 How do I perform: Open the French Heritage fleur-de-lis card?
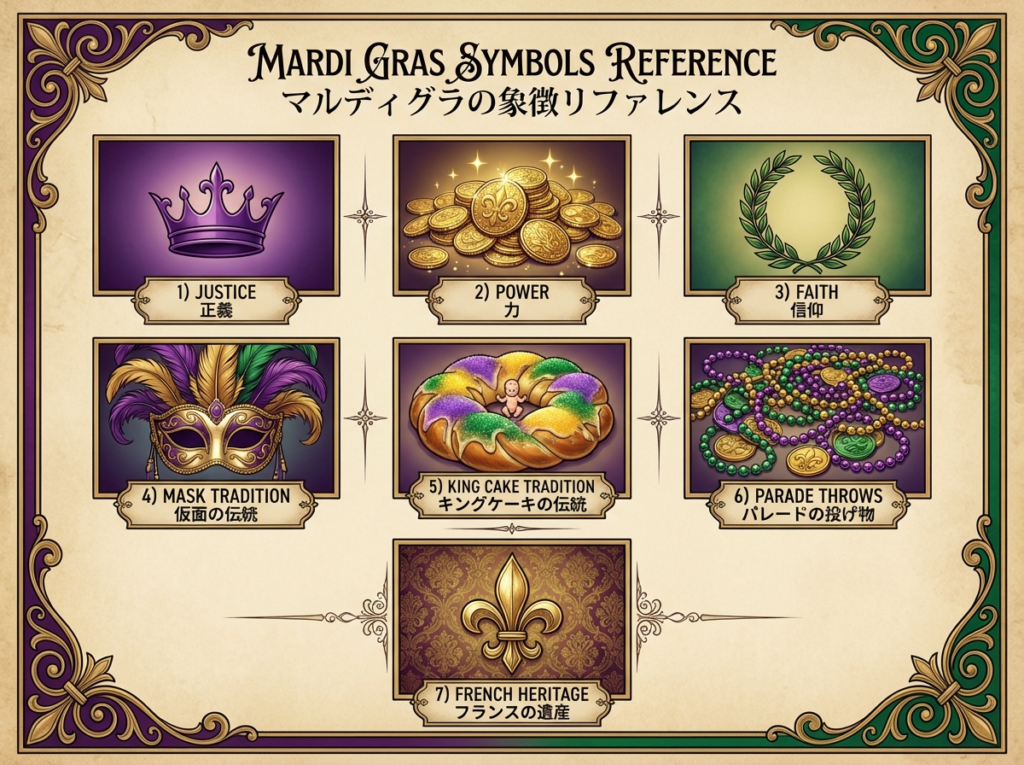[511, 618]
